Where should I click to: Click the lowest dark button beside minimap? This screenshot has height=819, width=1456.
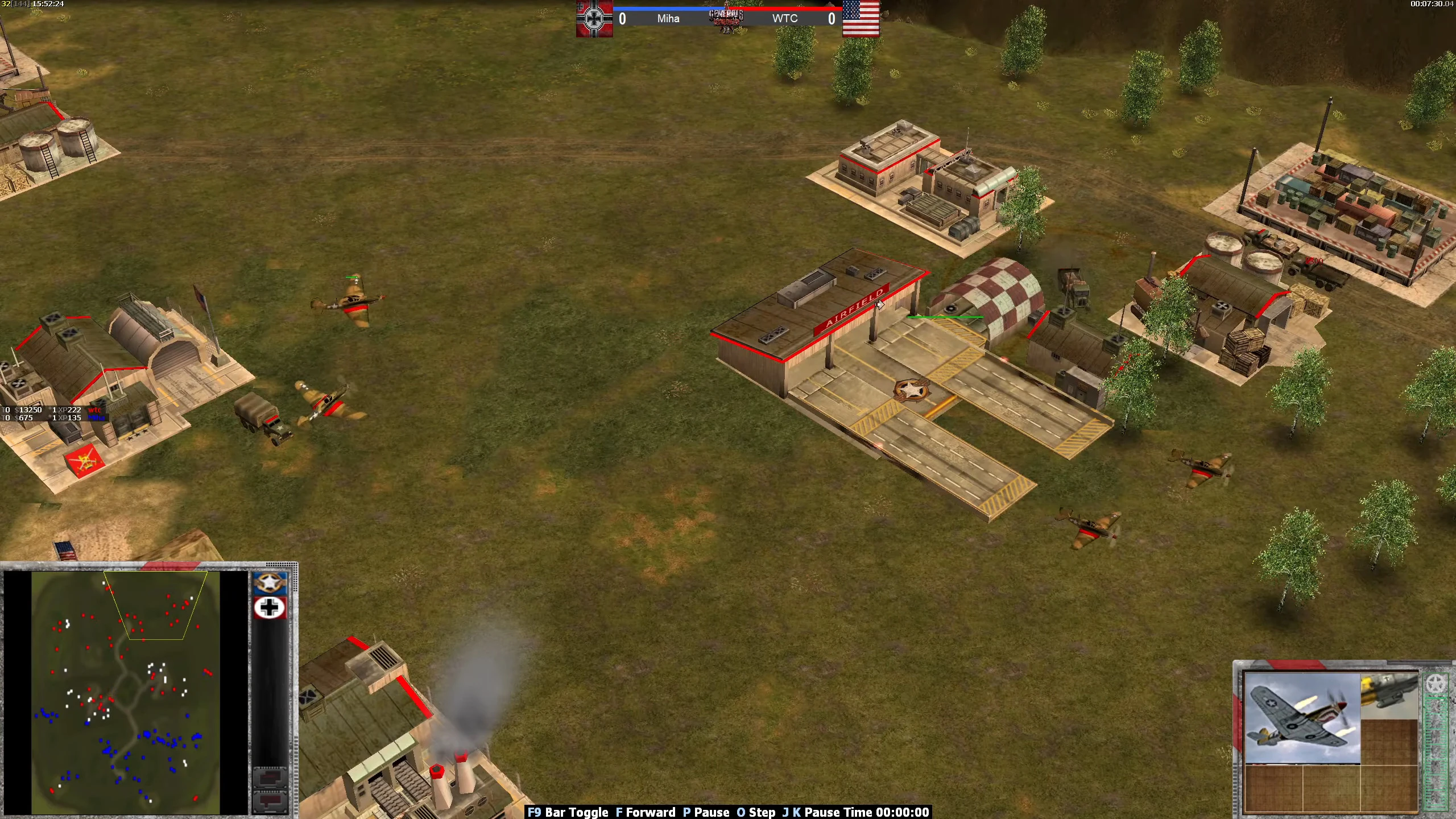(x=270, y=801)
